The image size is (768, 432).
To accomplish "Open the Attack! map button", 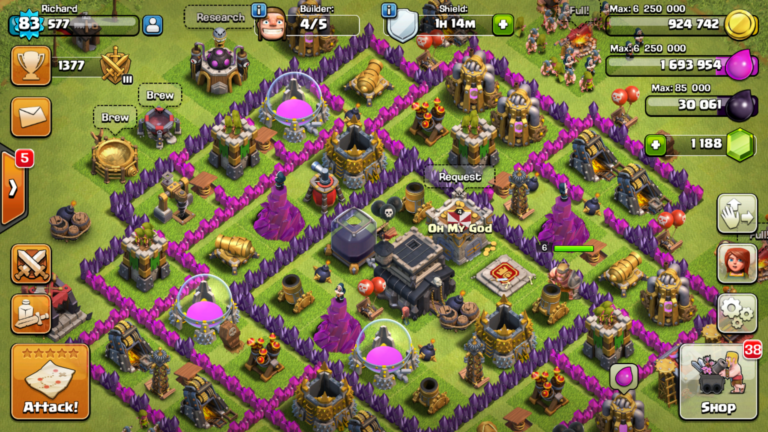I will pyautogui.click(x=50, y=383).
